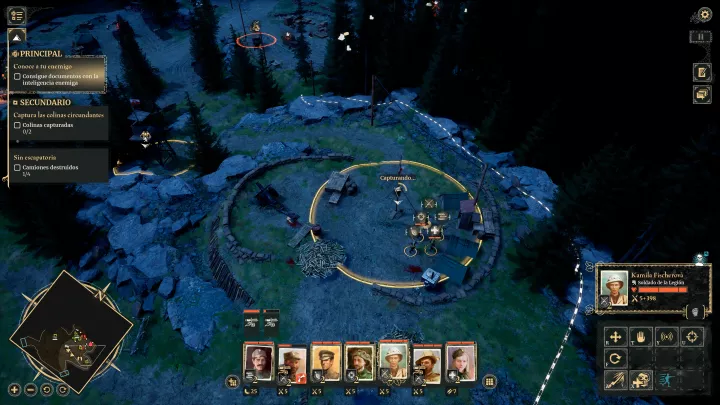Collapse the objectives panel arrow

click(x=16, y=37)
